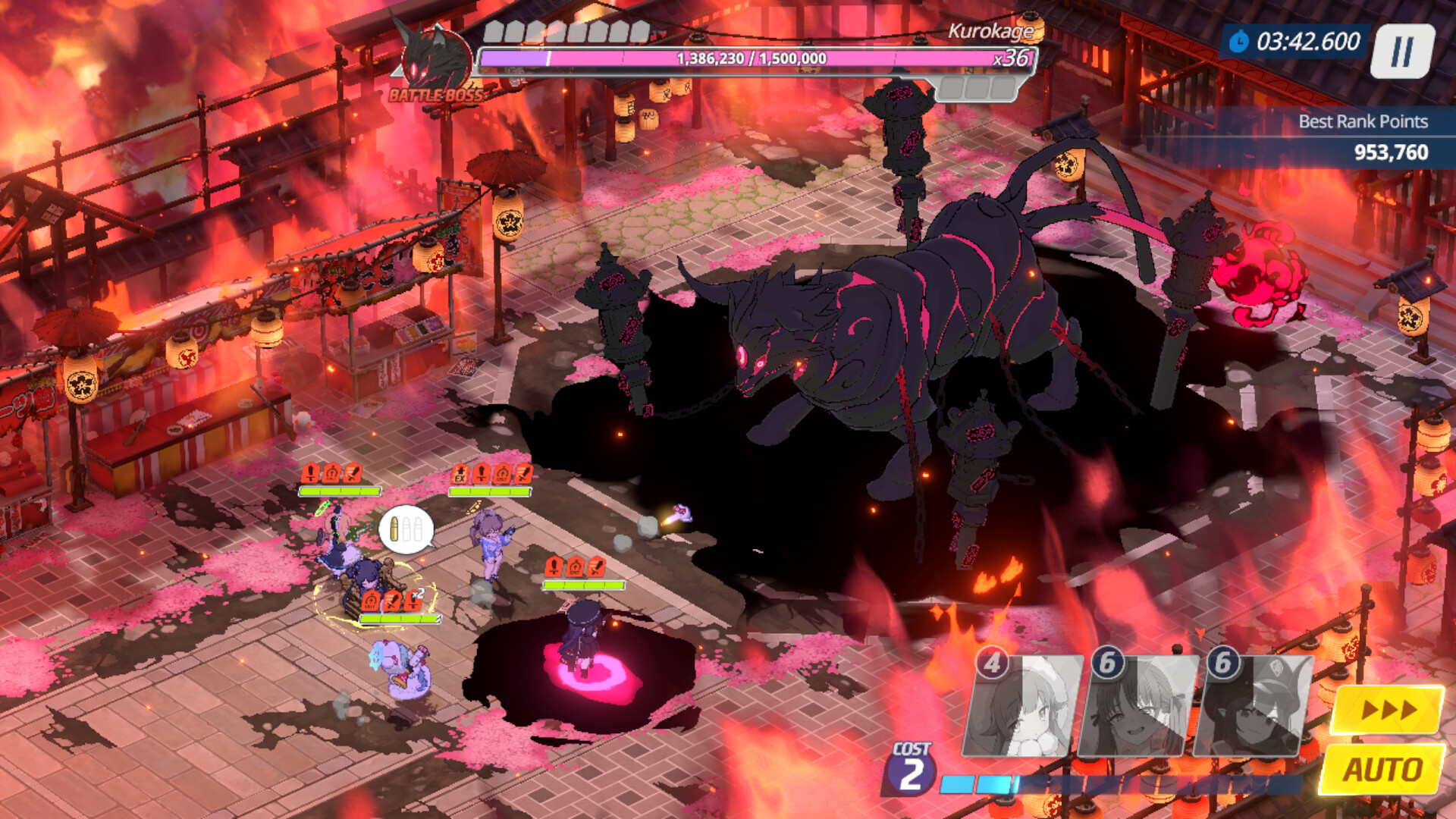Click the attack buff icon above the bottom-center student
Viewport: 1456px width, 819px height.
click(554, 567)
